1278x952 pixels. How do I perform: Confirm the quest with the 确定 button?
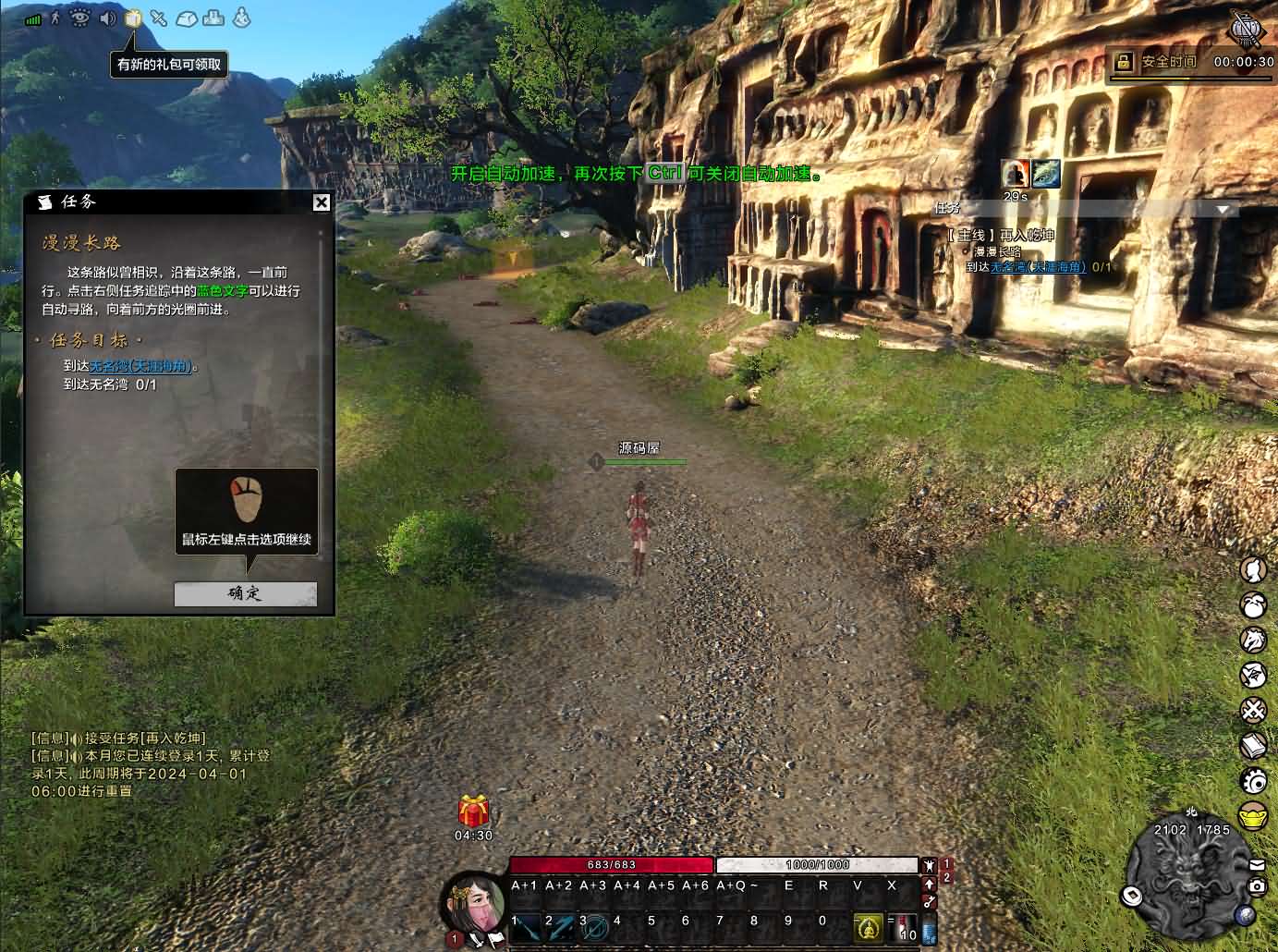(x=245, y=593)
